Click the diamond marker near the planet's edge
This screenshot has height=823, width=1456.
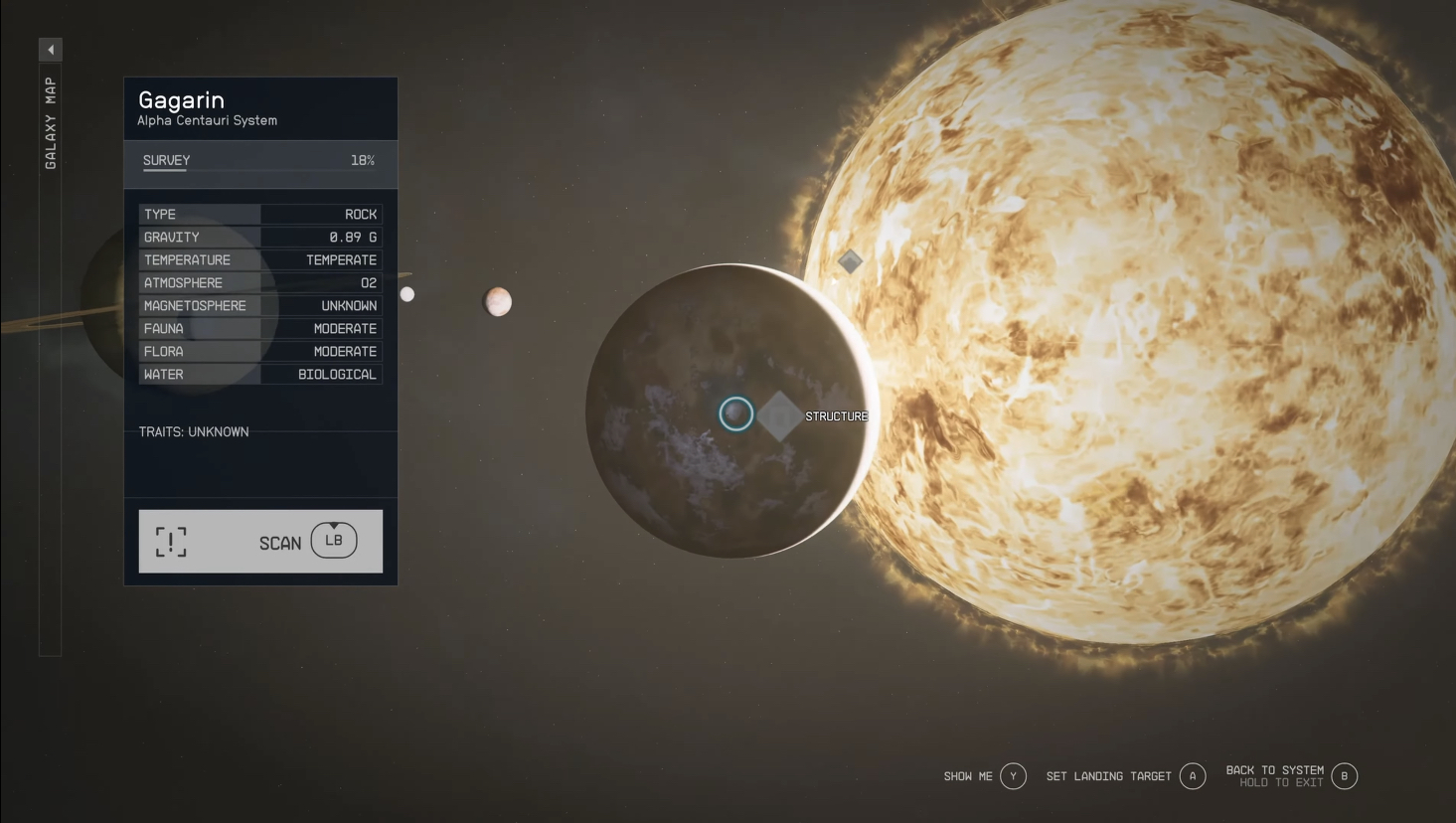click(x=850, y=261)
